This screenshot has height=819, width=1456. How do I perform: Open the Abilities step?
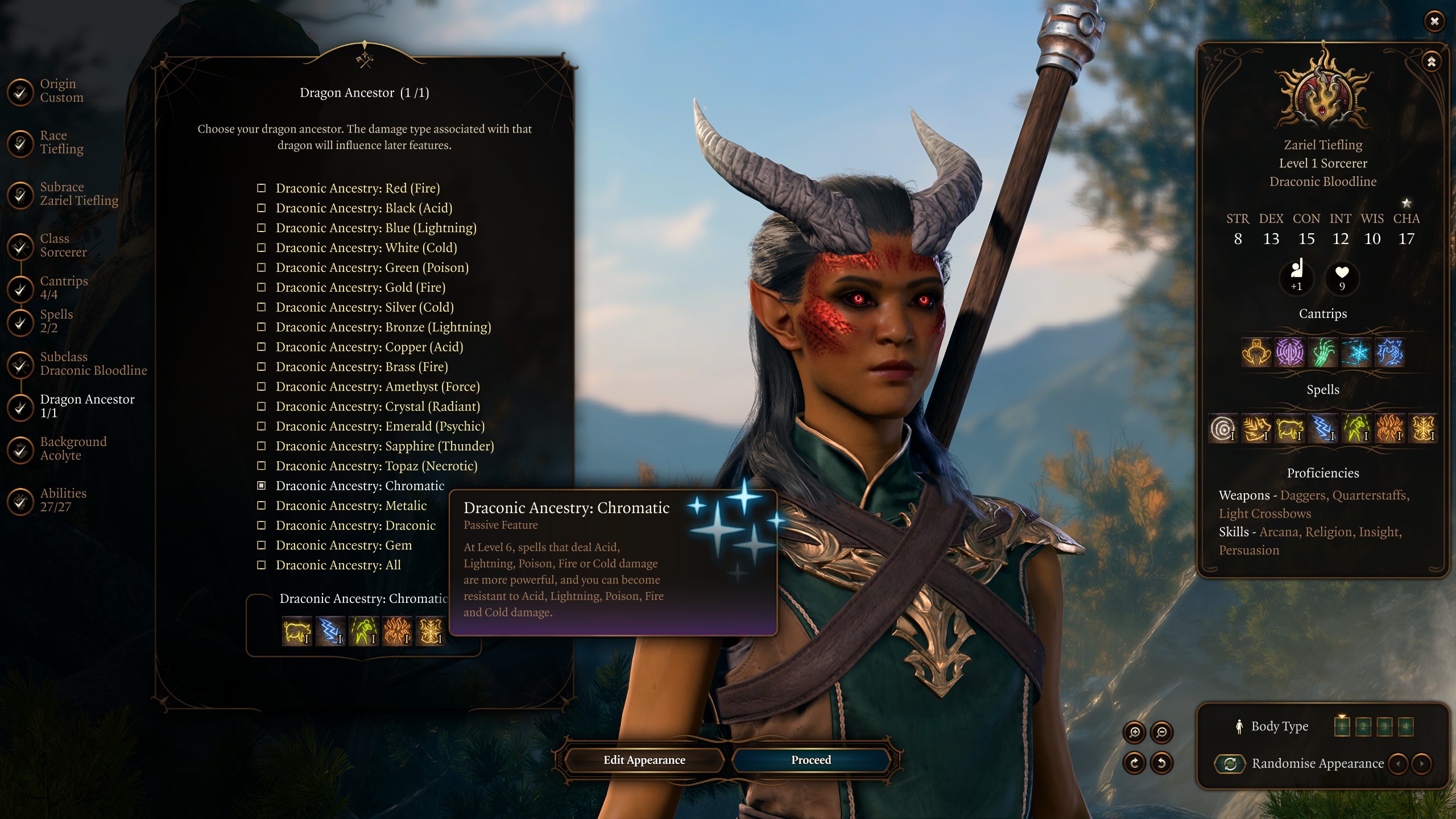(x=63, y=500)
